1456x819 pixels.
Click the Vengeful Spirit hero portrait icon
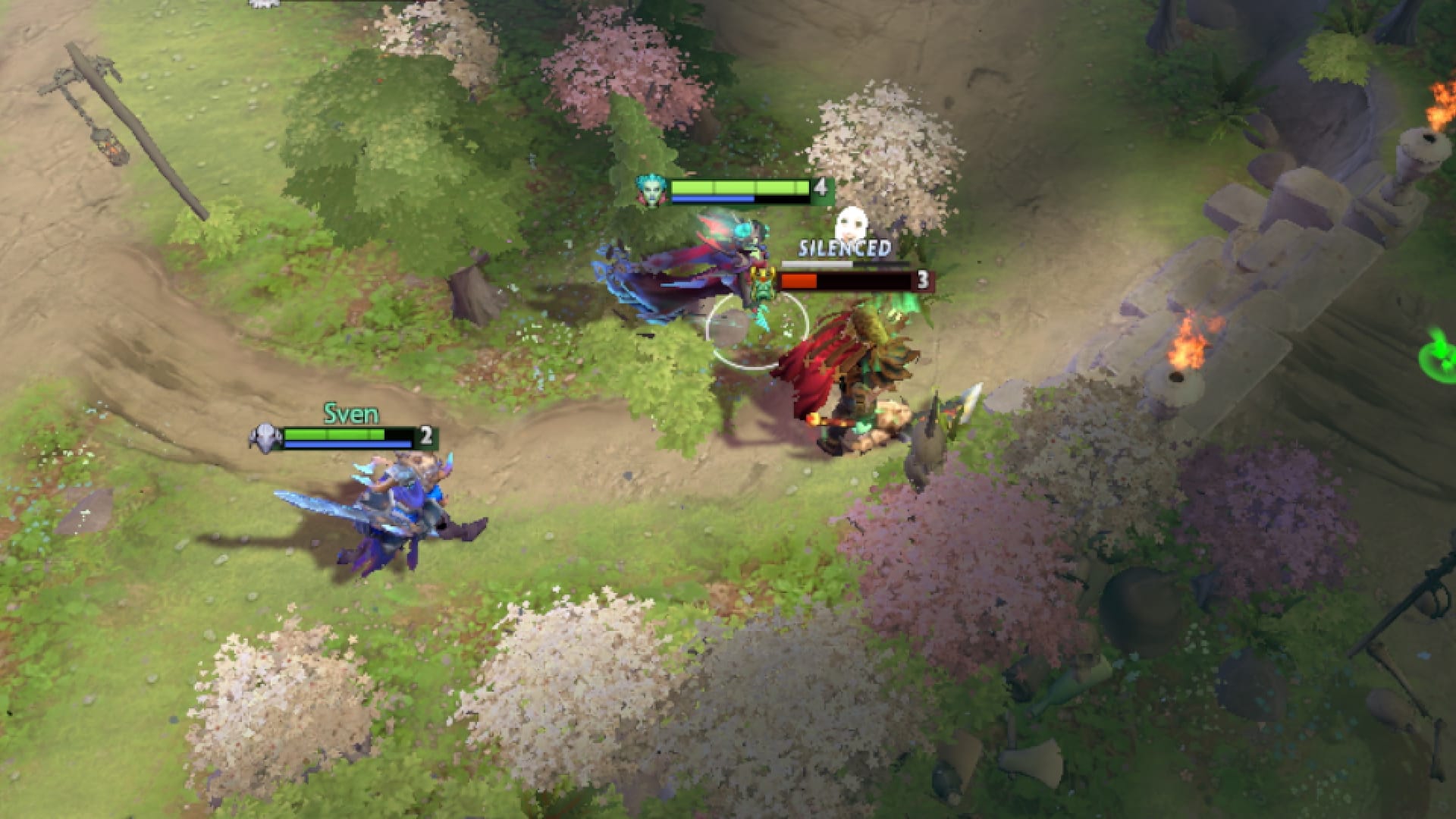click(651, 189)
